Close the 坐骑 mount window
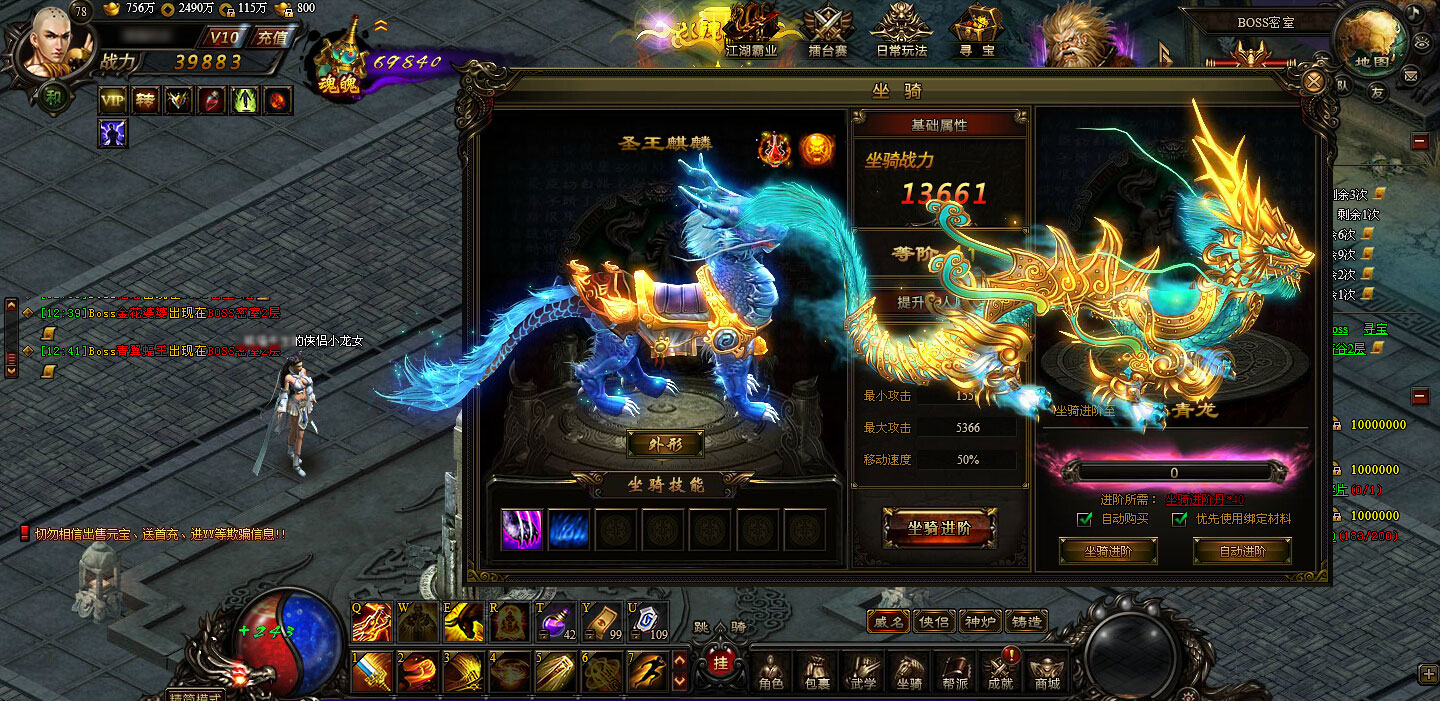The width and height of the screenshot is (1440, 701). [x=1316, y=81]
